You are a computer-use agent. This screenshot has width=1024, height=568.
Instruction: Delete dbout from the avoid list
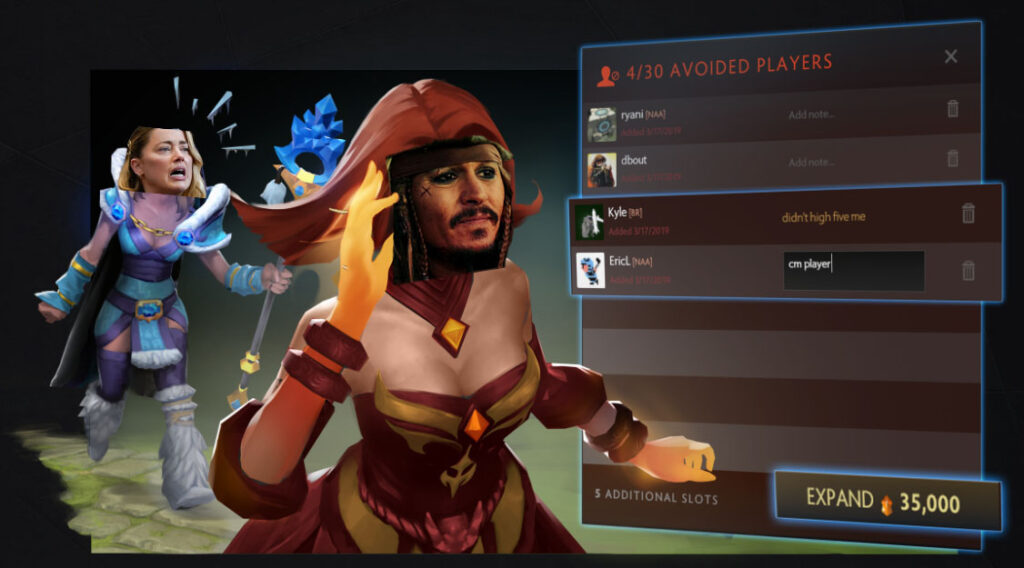tap(953, 158)
